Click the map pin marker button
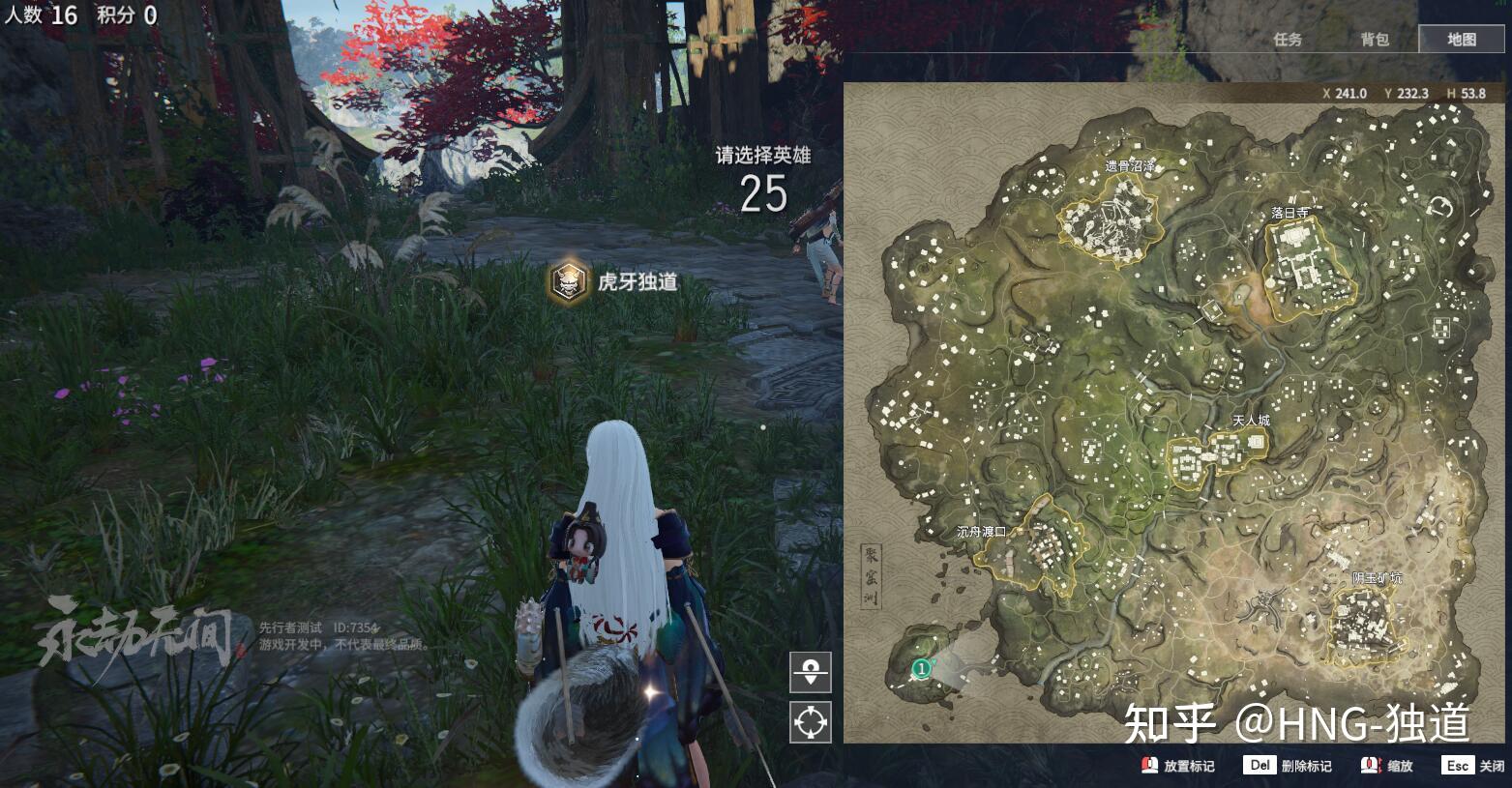This screenshot has height=788, width=1512. [x=810, y=671]
